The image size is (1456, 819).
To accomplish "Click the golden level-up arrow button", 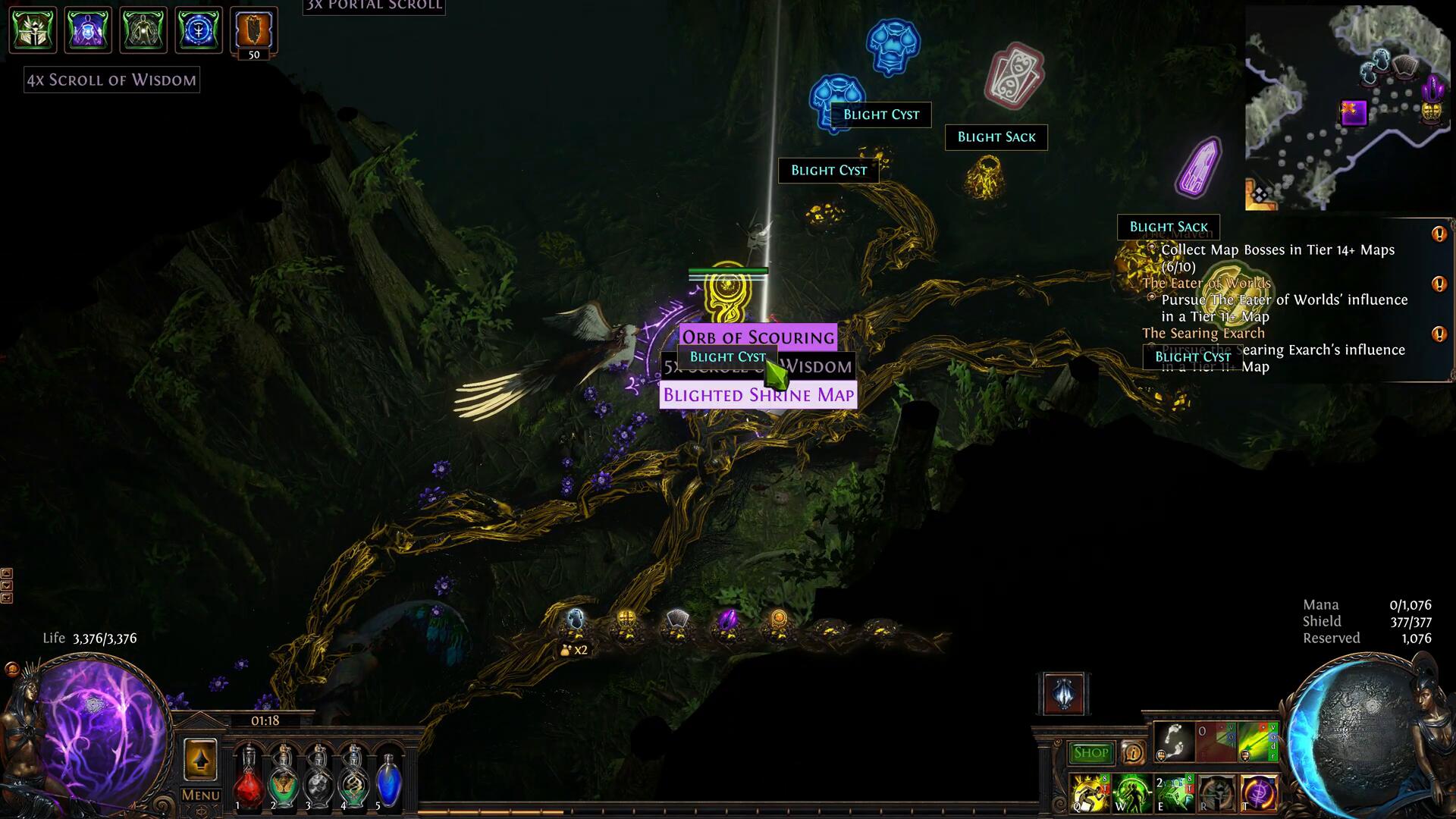I will coord(200,760).
